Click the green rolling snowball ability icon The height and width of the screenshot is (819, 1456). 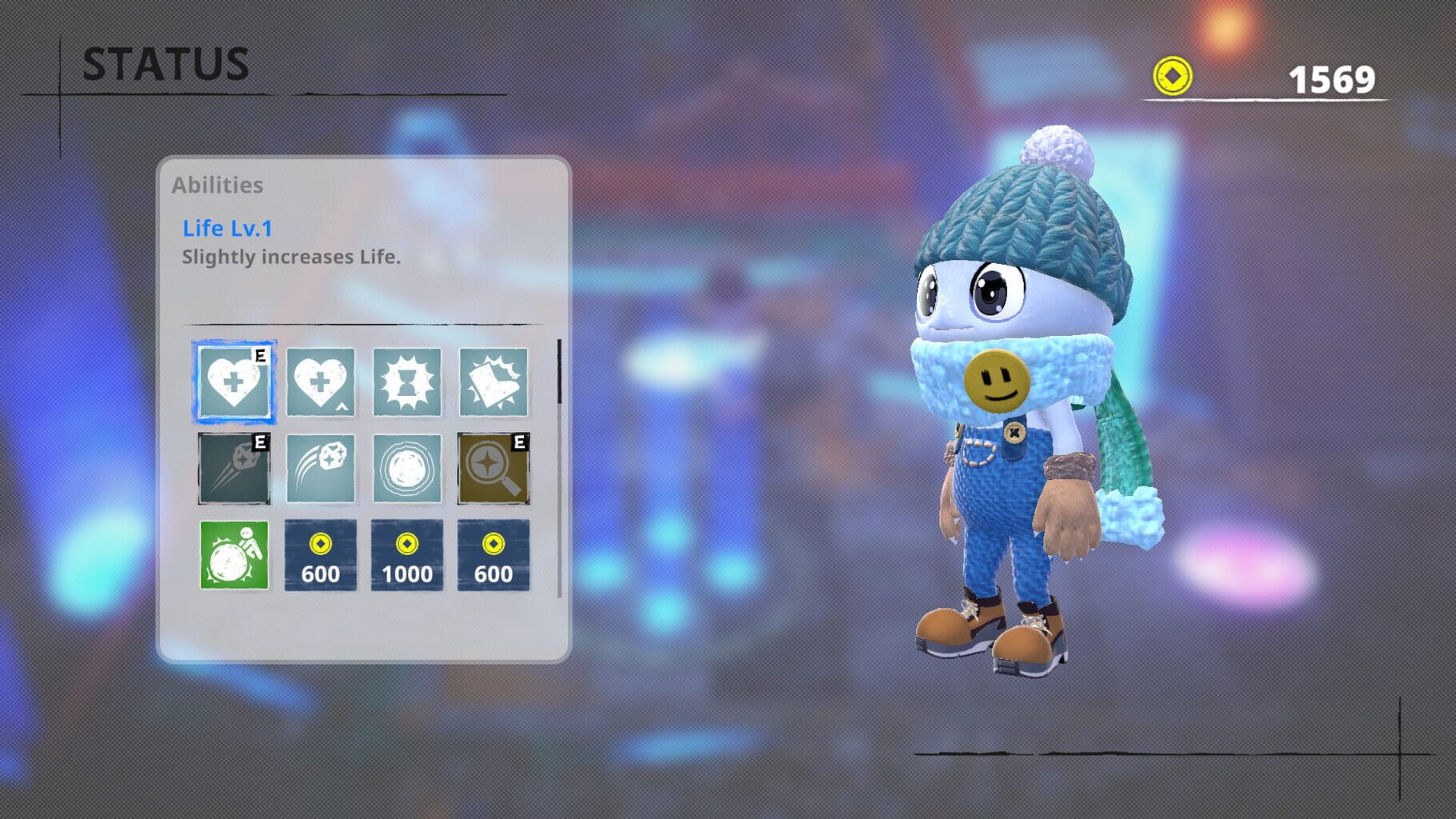(x=234, y=553)
